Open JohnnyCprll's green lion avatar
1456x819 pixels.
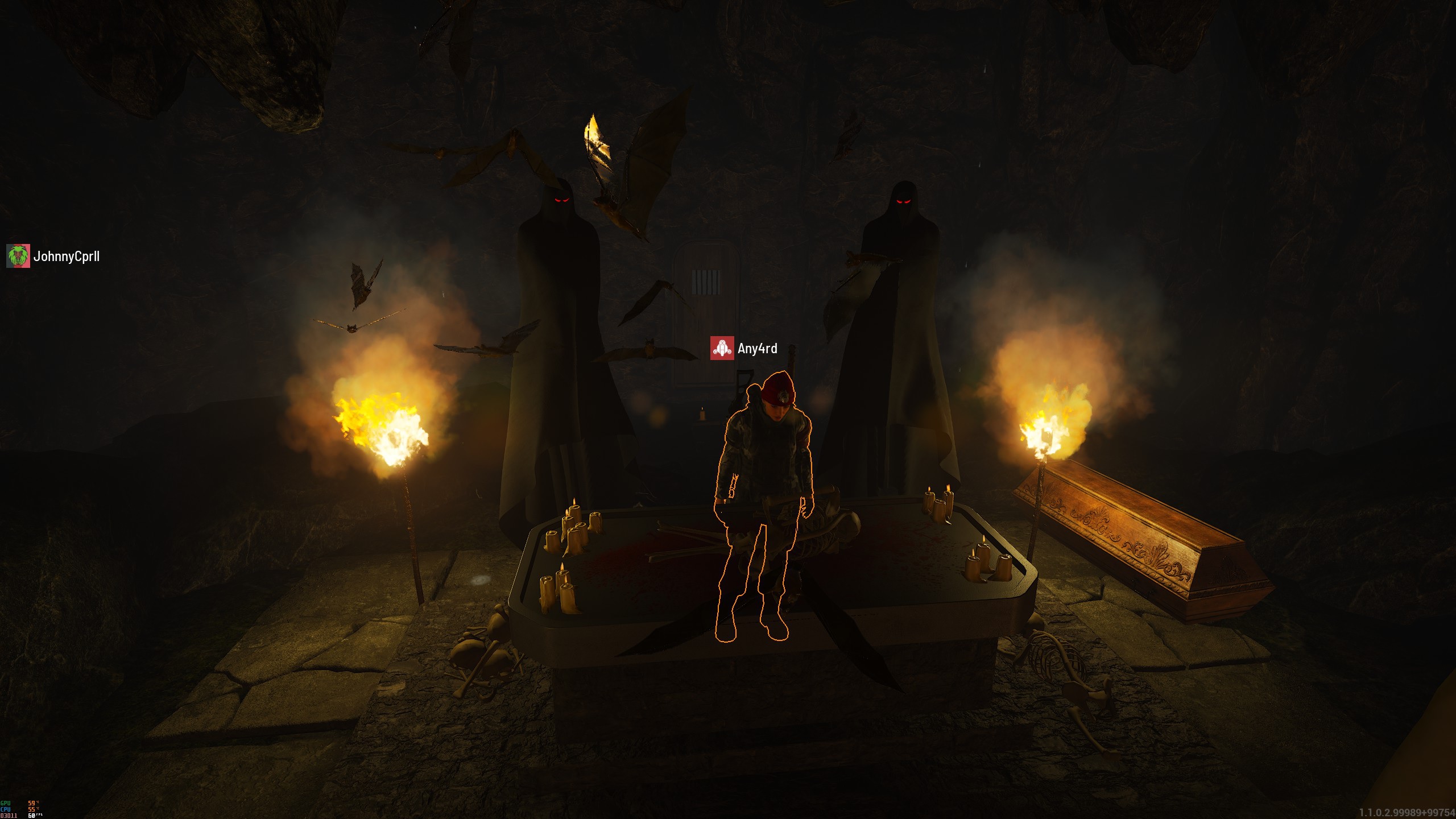click(x=18, y=257)
